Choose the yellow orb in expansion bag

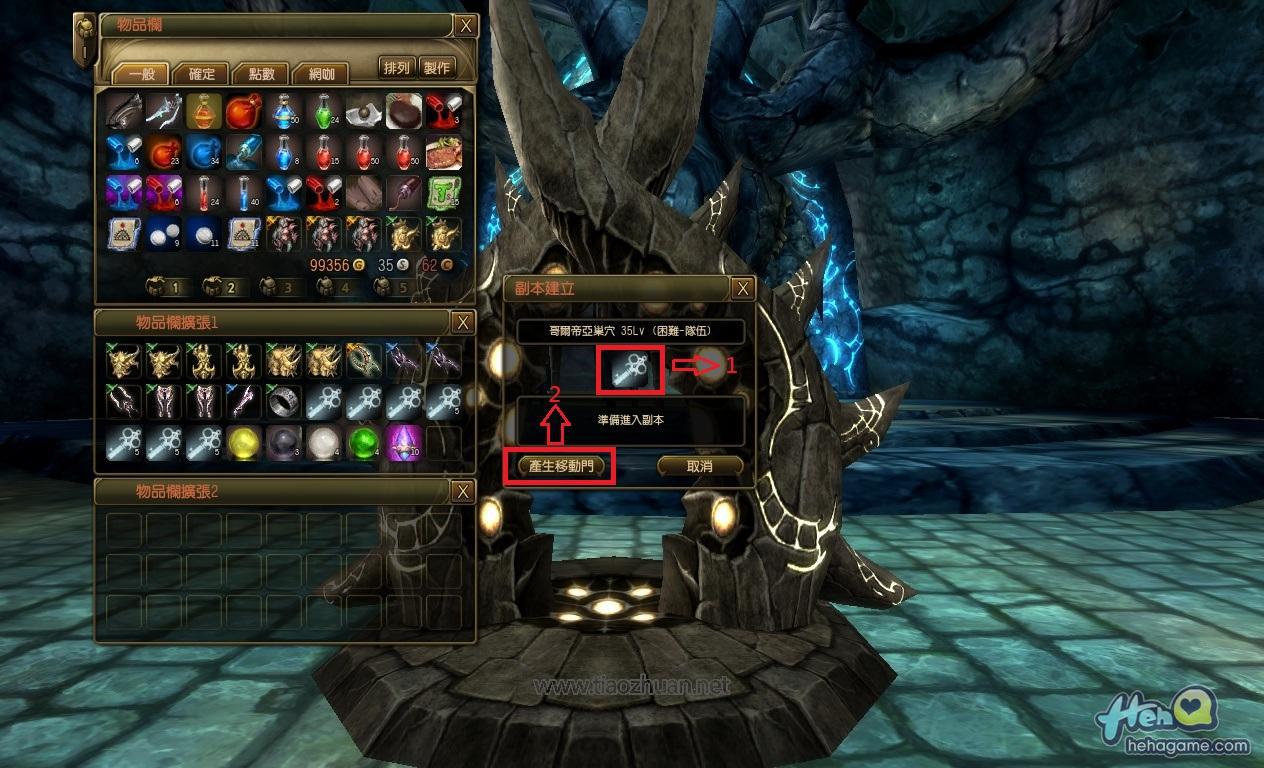coord(244,441)
